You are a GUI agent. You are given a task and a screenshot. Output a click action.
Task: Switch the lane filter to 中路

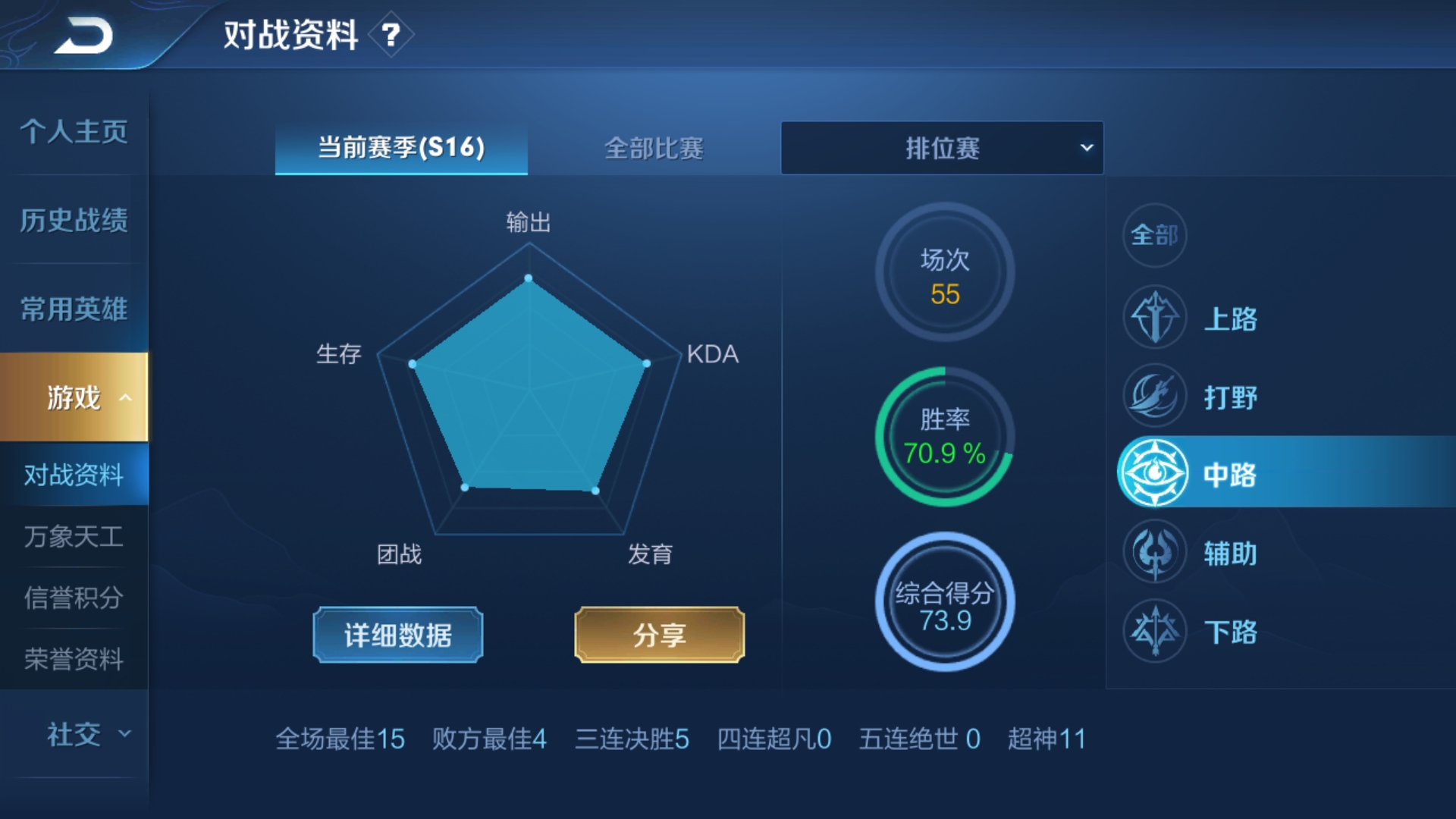pos(1228,474)
